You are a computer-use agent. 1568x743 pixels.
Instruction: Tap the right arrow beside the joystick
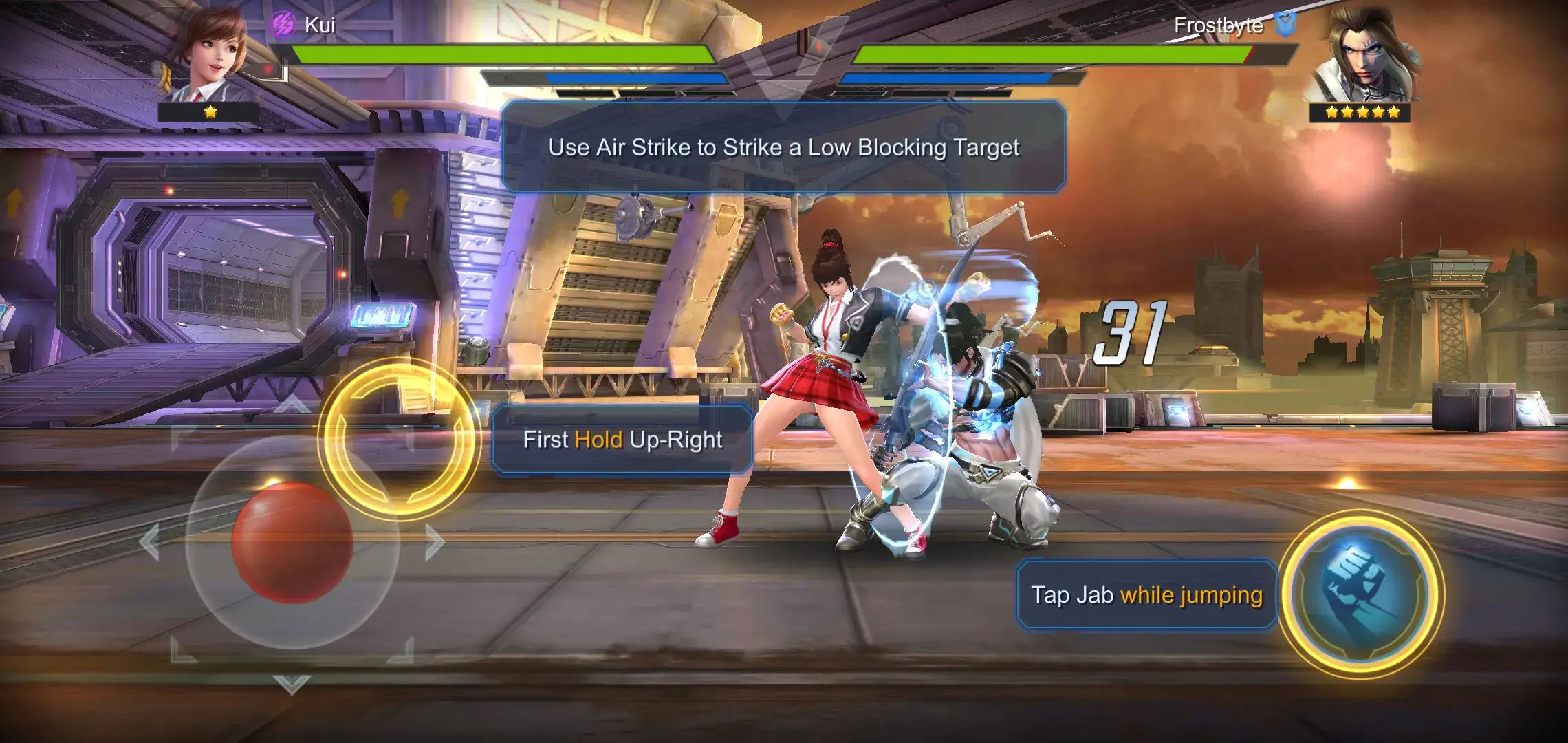433,543
